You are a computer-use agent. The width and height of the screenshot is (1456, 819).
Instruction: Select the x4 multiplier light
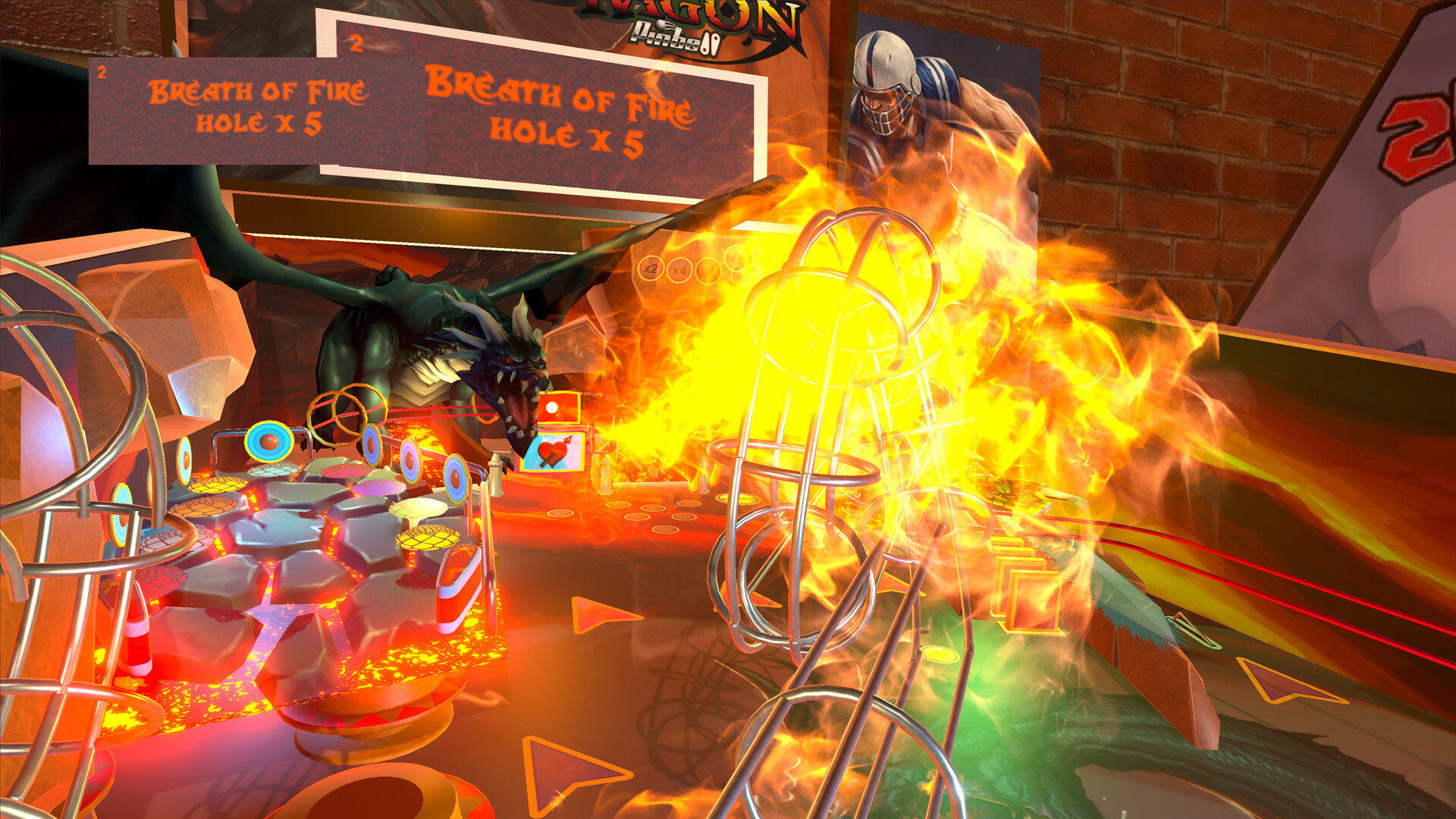679,270
